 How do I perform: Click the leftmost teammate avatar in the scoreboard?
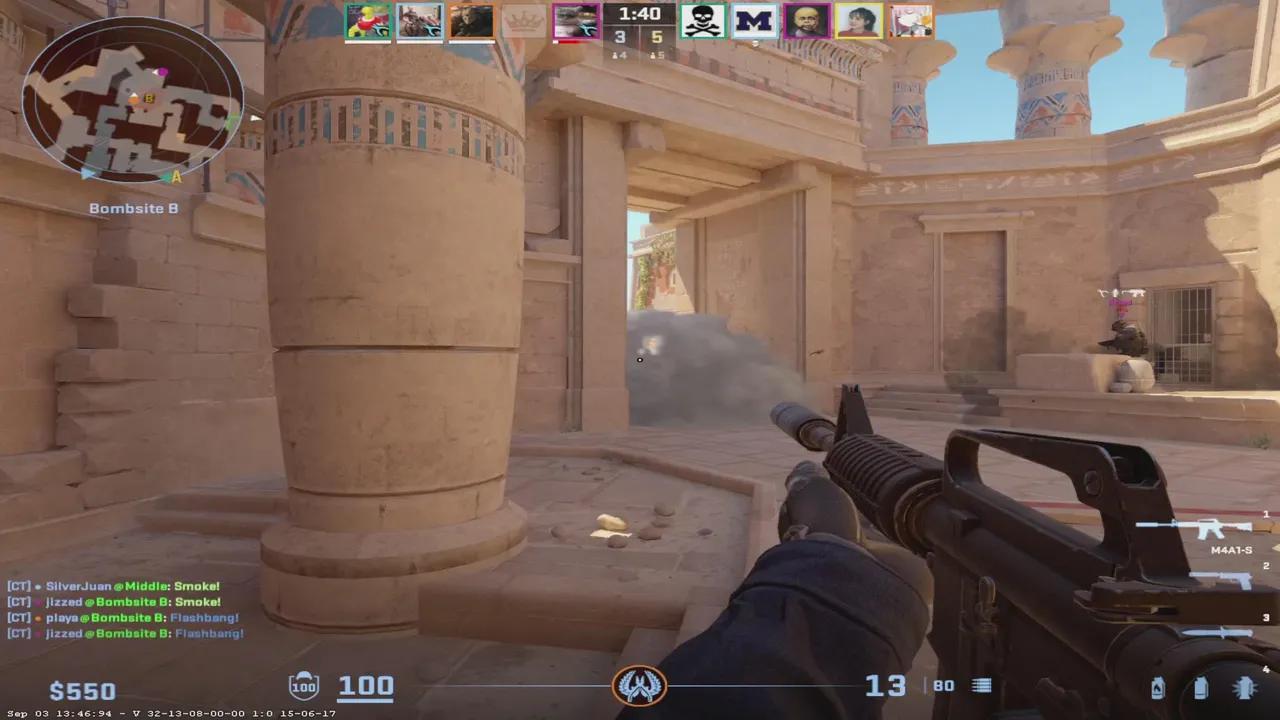click(x=368, y=21)
